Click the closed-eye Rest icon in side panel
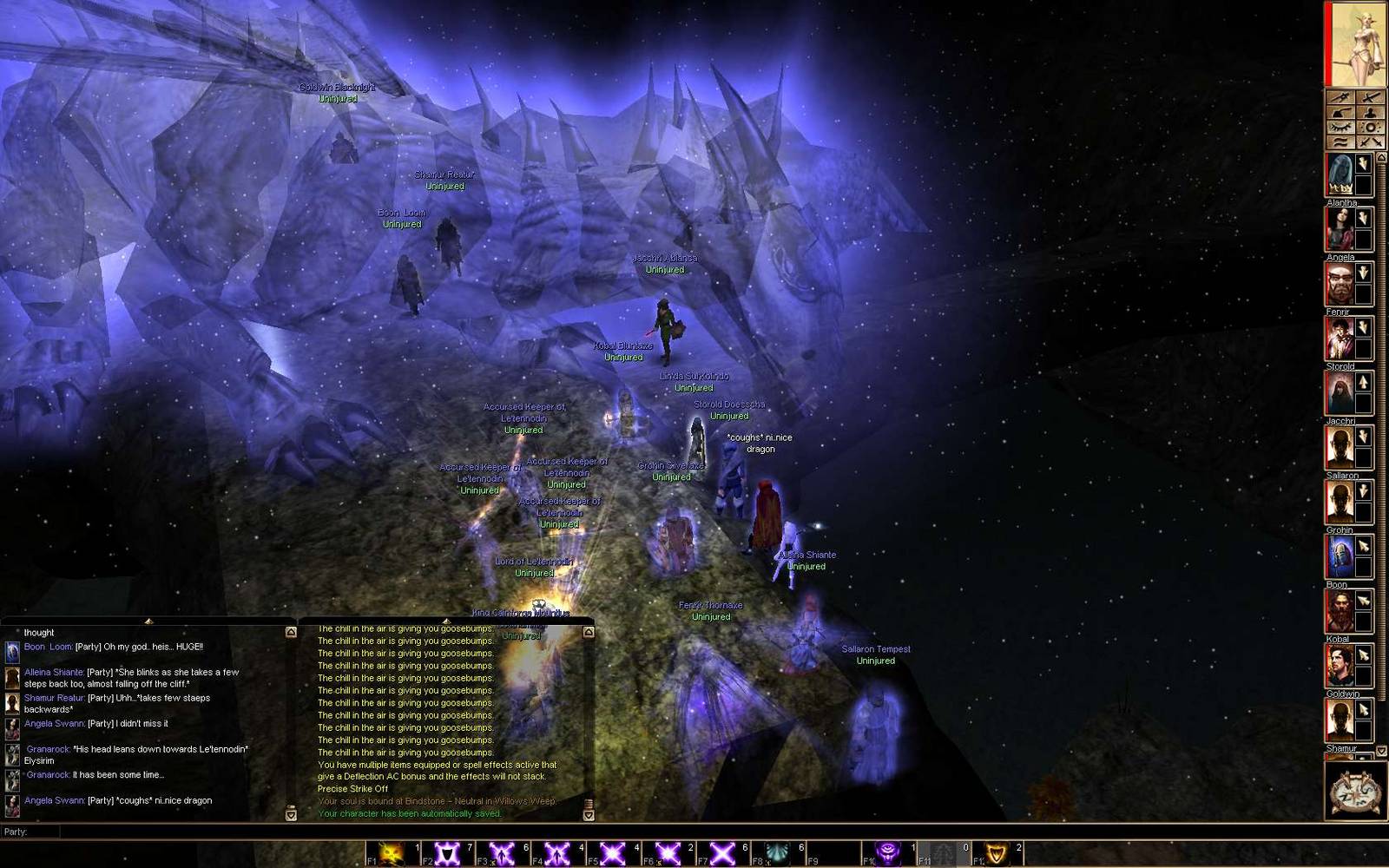 point(1340,127)
